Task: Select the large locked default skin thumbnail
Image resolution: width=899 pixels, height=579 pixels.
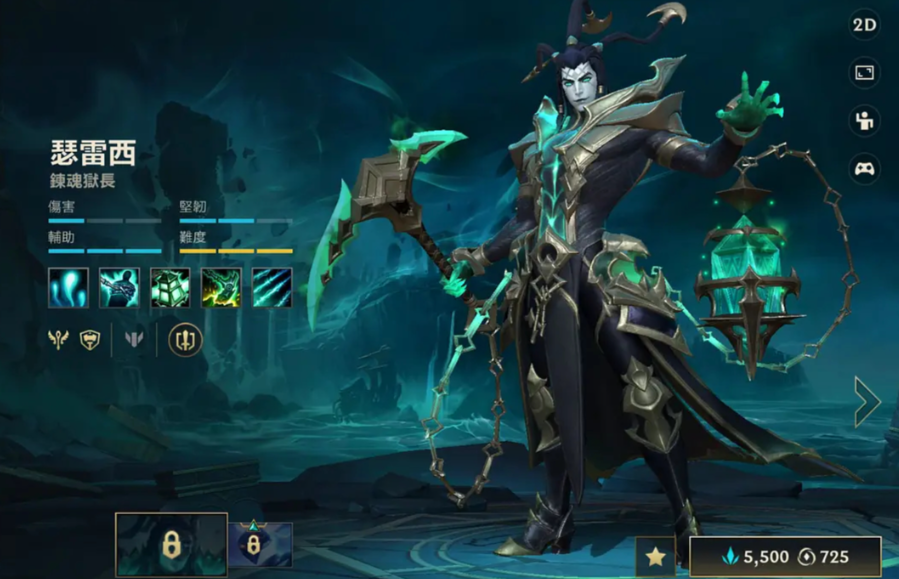Action: tap(171, 546)
